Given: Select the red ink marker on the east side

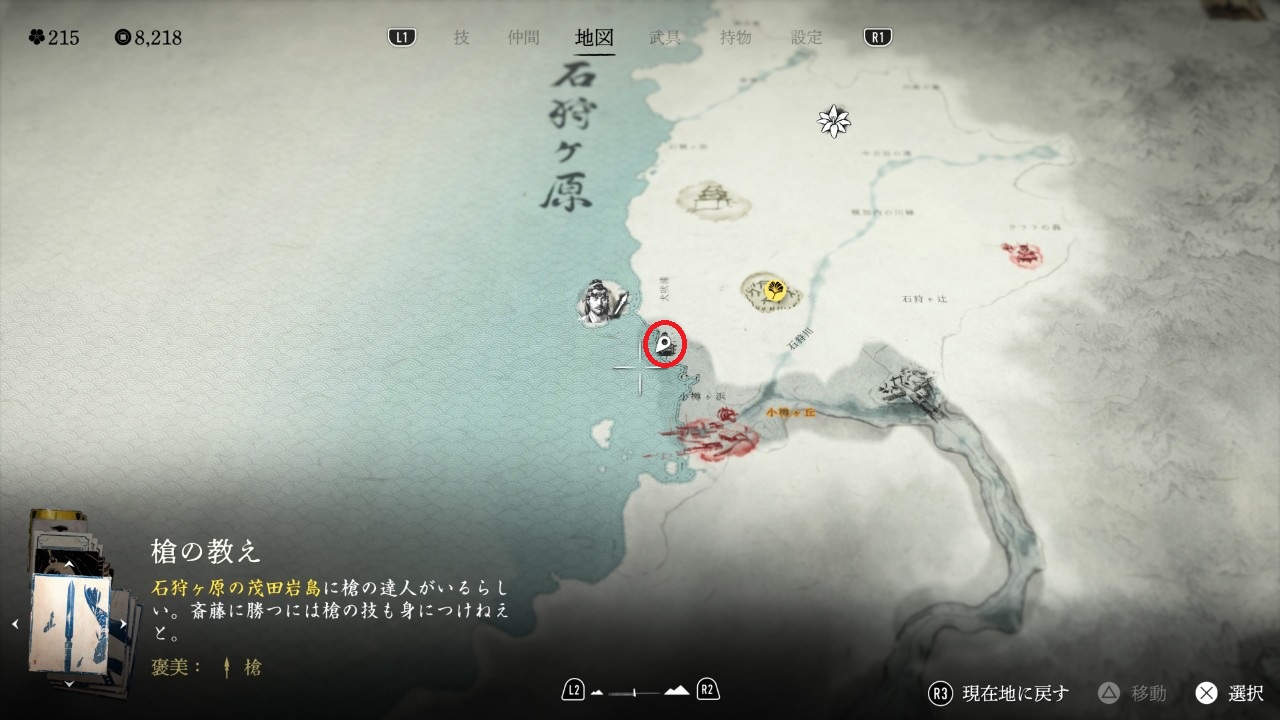Looking at the screenshot, I should [1023, 256].
